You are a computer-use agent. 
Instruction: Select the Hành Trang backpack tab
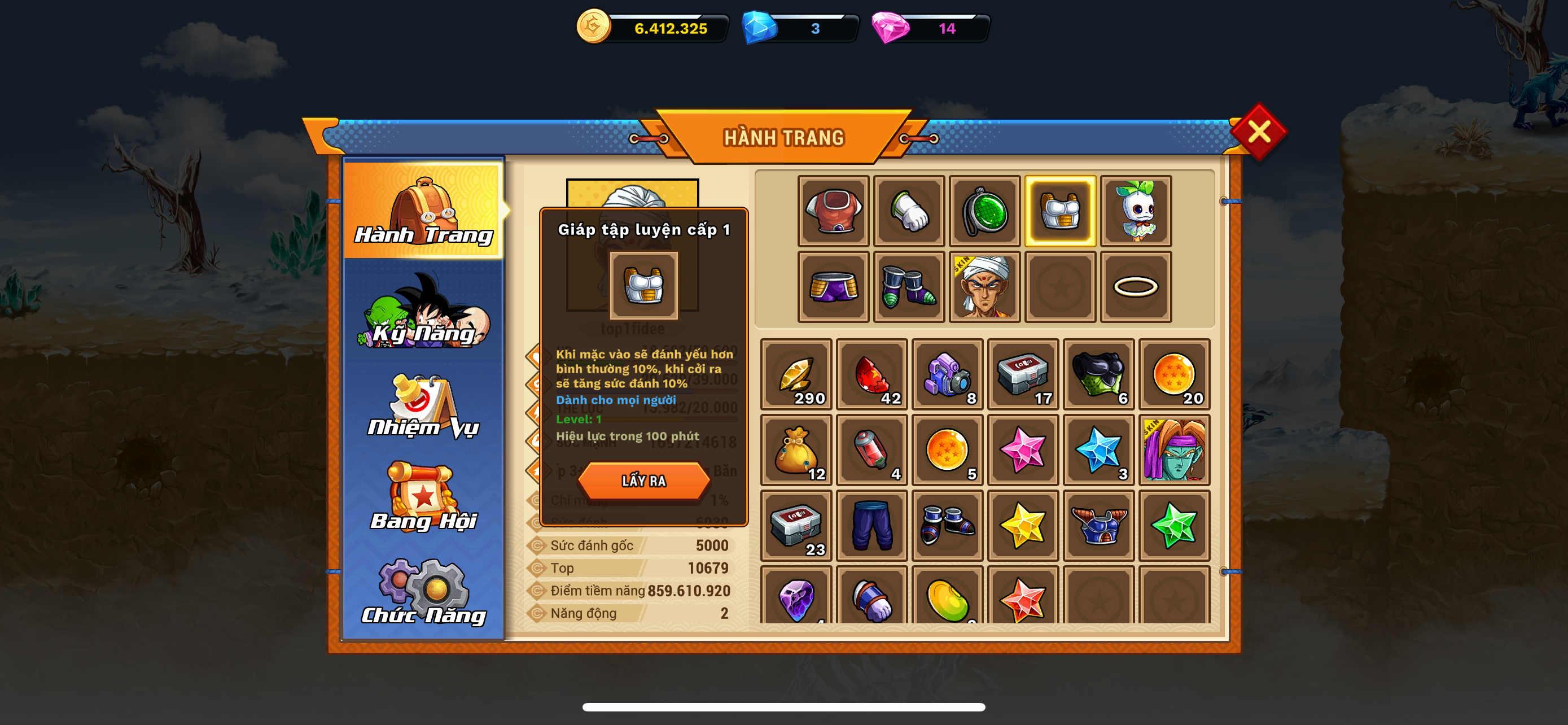tap(424, 210)
